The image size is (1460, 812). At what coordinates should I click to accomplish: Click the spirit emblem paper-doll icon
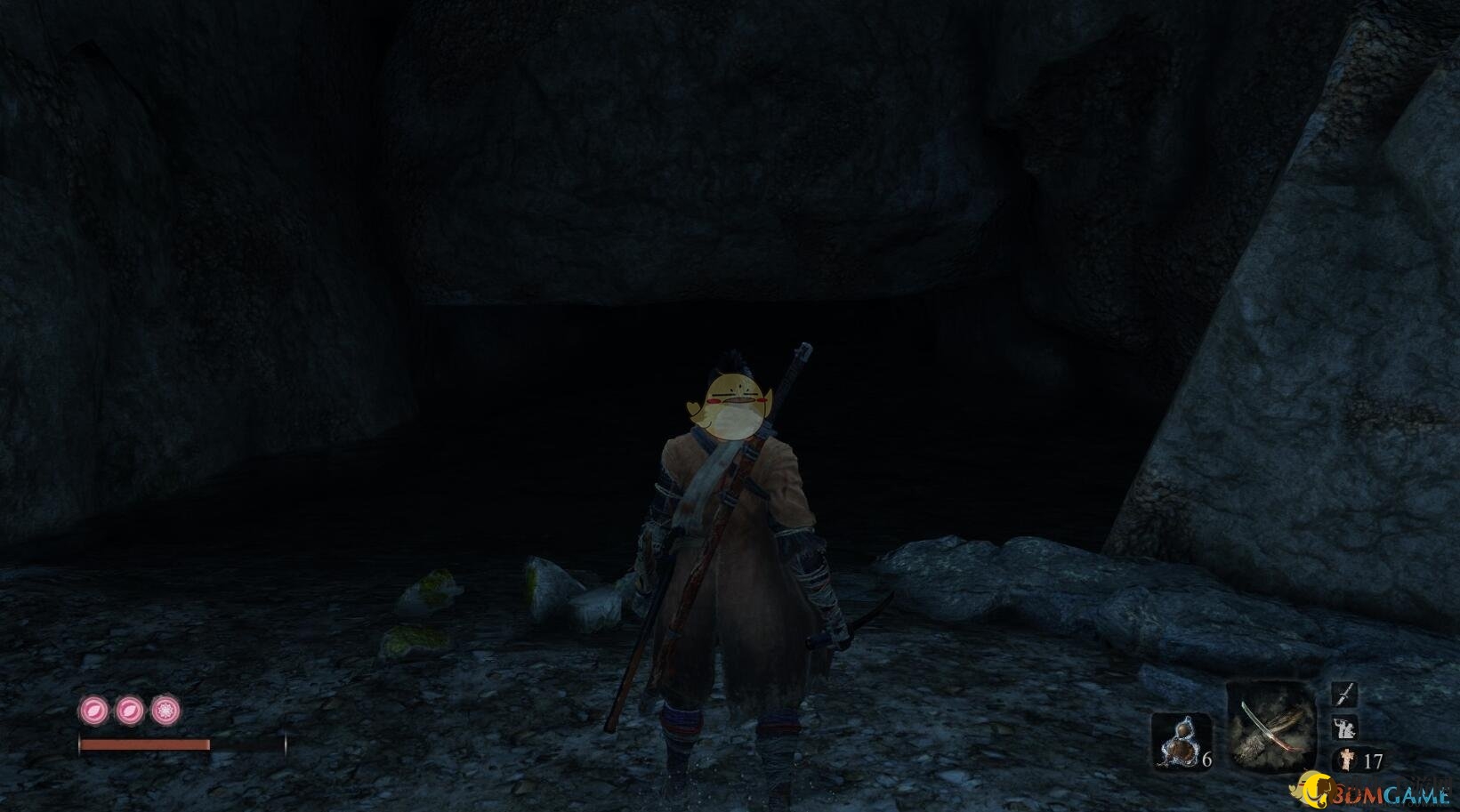(1348, 760)
